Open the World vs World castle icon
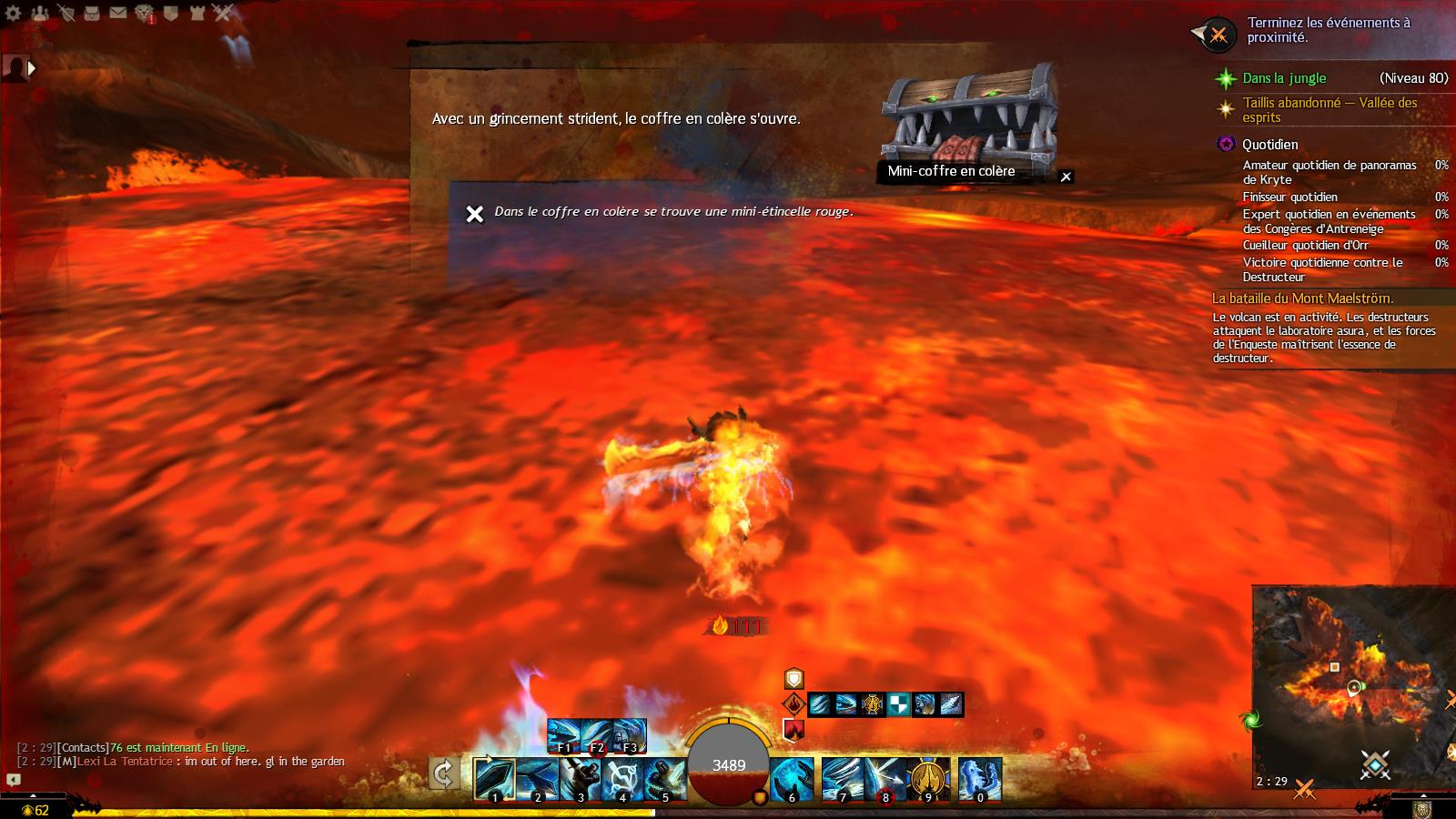1456x819 pixels. 197,13
